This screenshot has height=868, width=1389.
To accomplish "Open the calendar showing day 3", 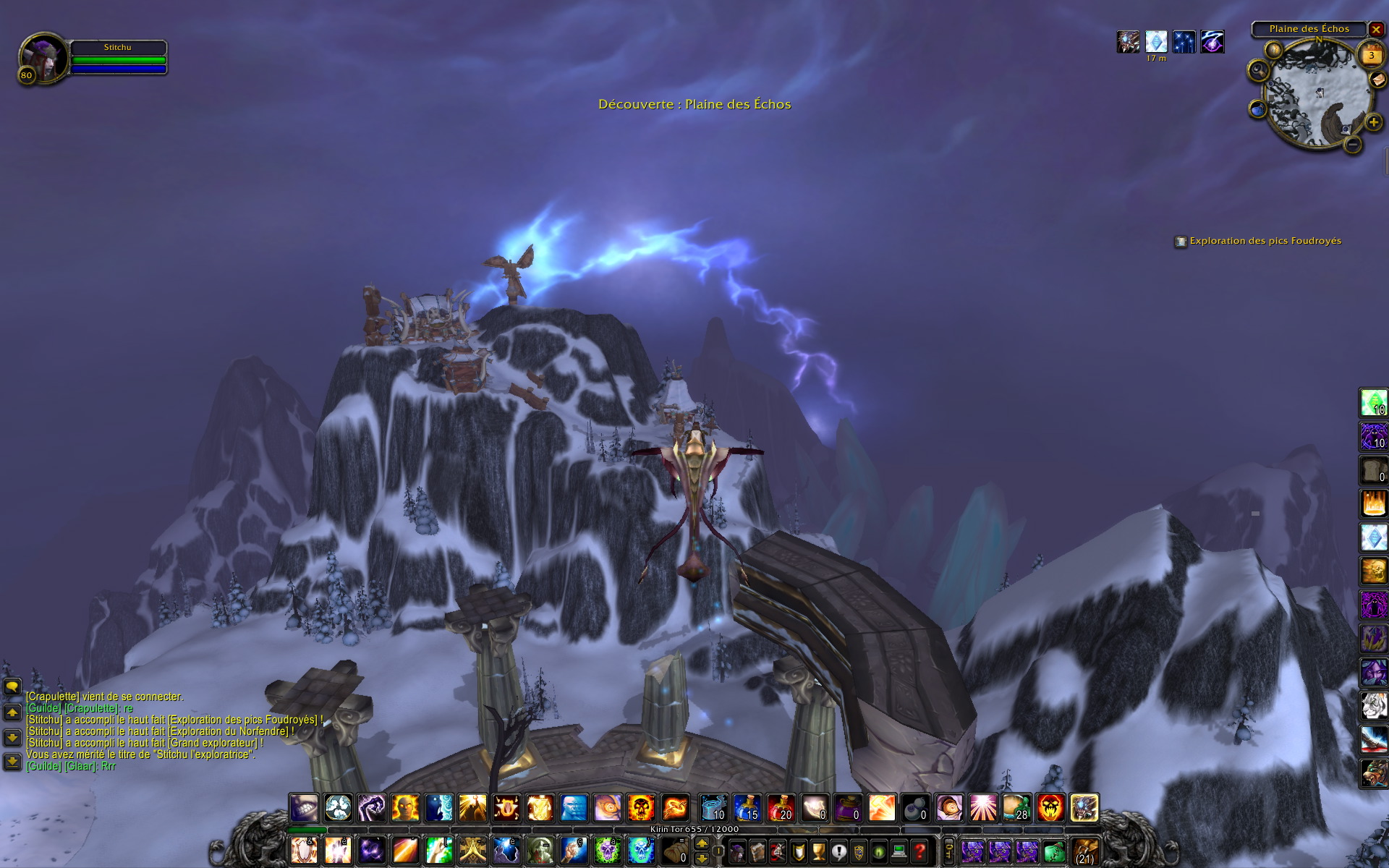I will (1371, 55).
